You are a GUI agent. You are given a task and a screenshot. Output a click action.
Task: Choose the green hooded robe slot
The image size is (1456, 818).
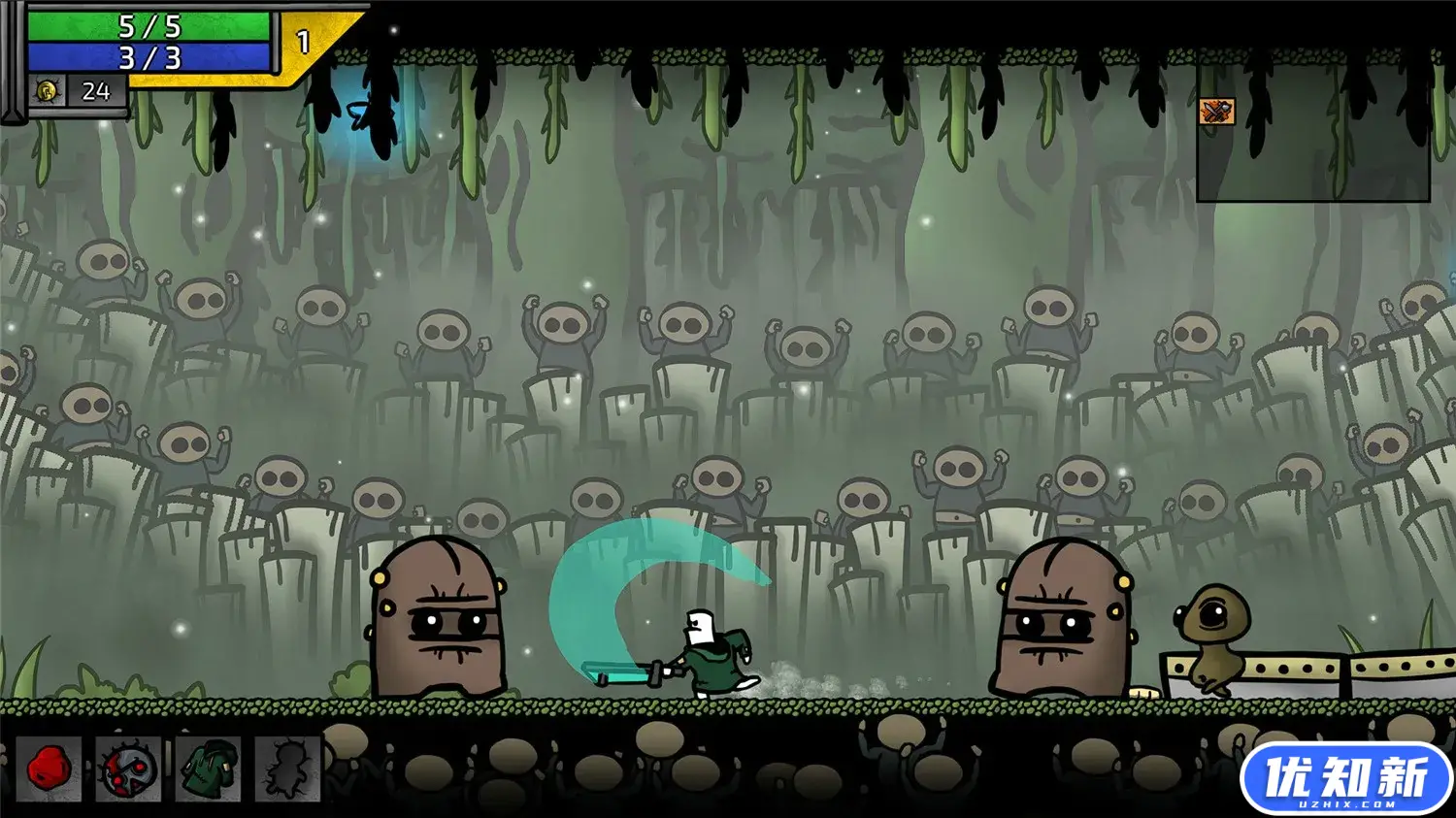coord(208,769)
